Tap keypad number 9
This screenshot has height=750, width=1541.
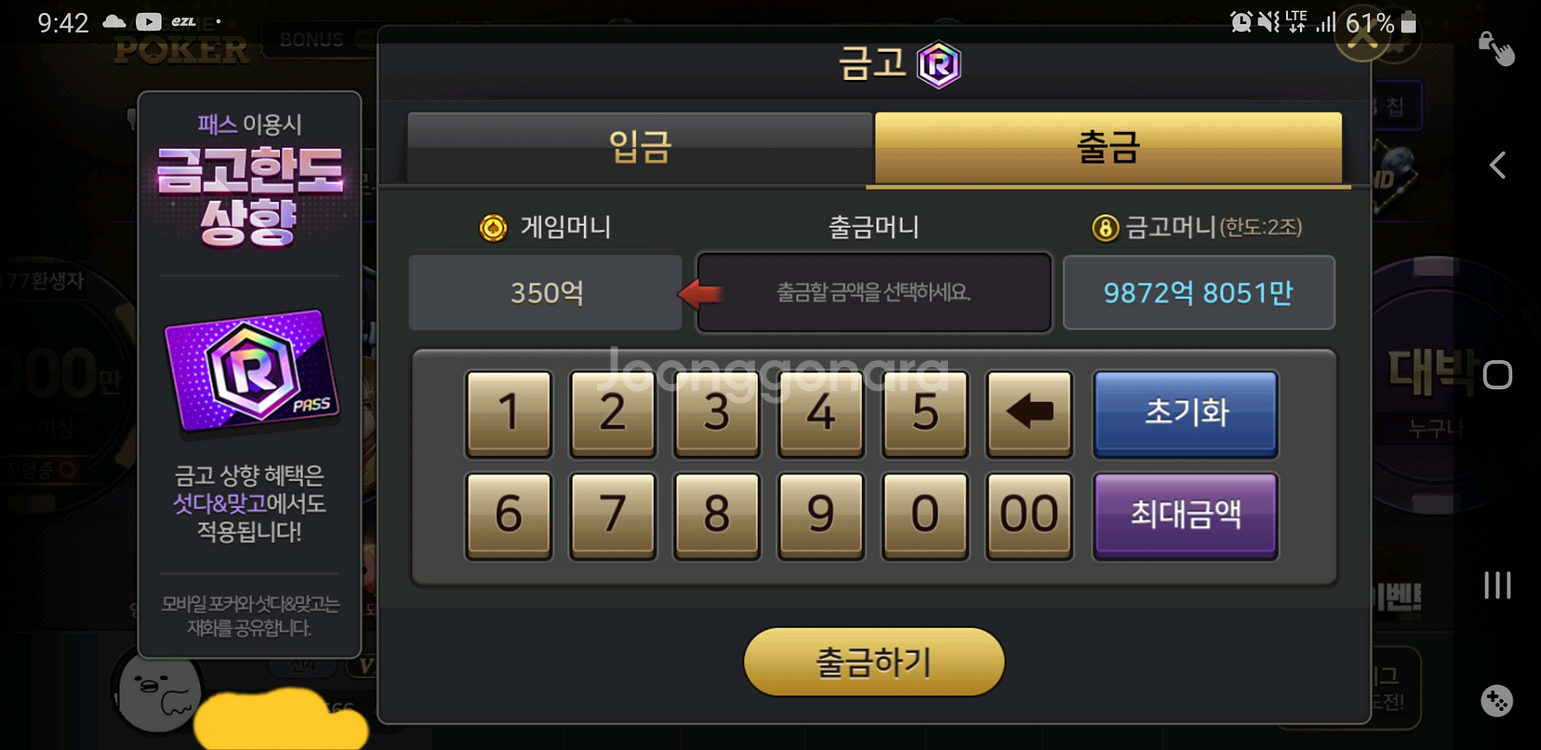click(820, 516)
